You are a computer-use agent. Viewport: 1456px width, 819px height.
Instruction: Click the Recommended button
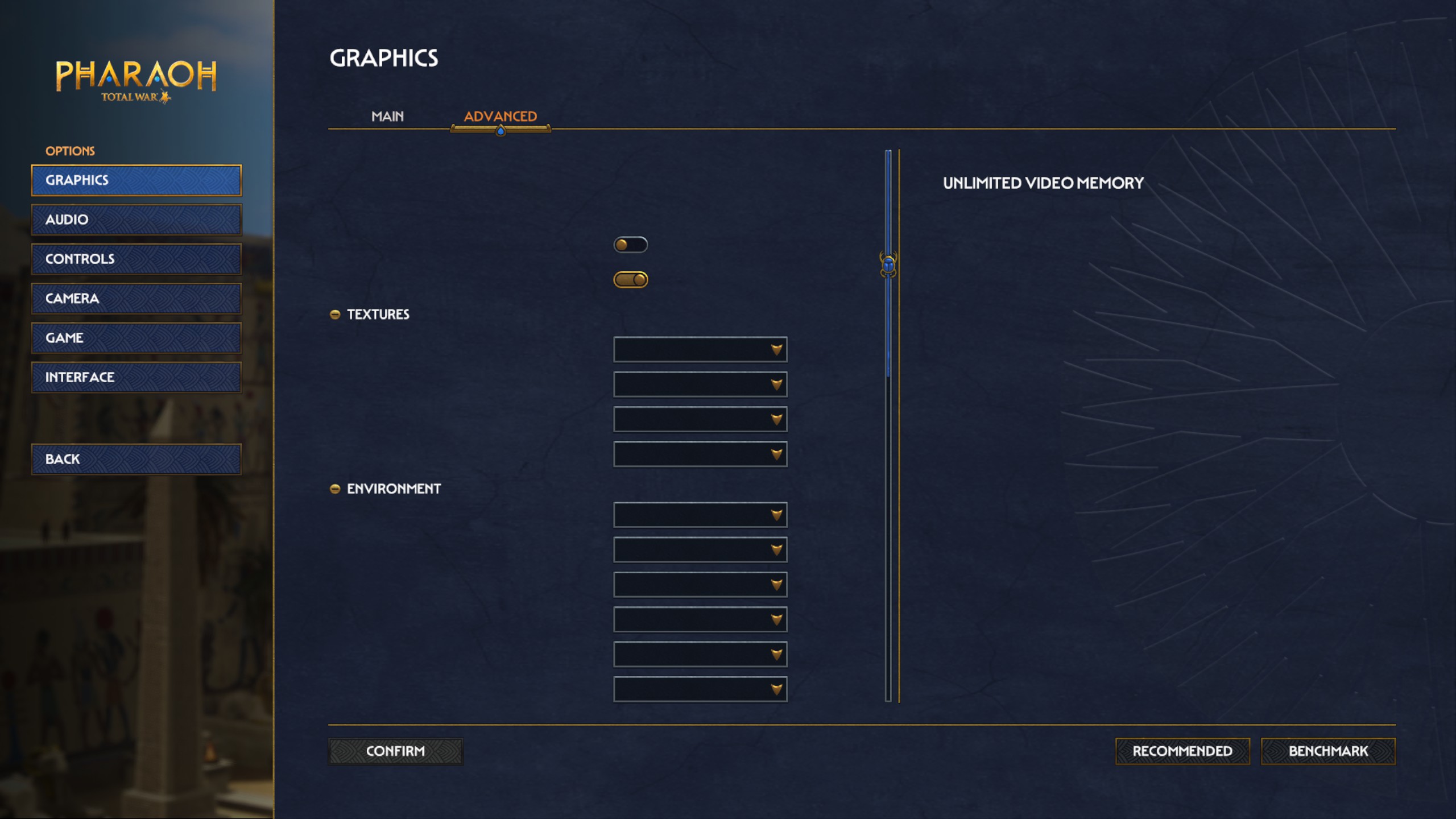tap(1182, 751)
